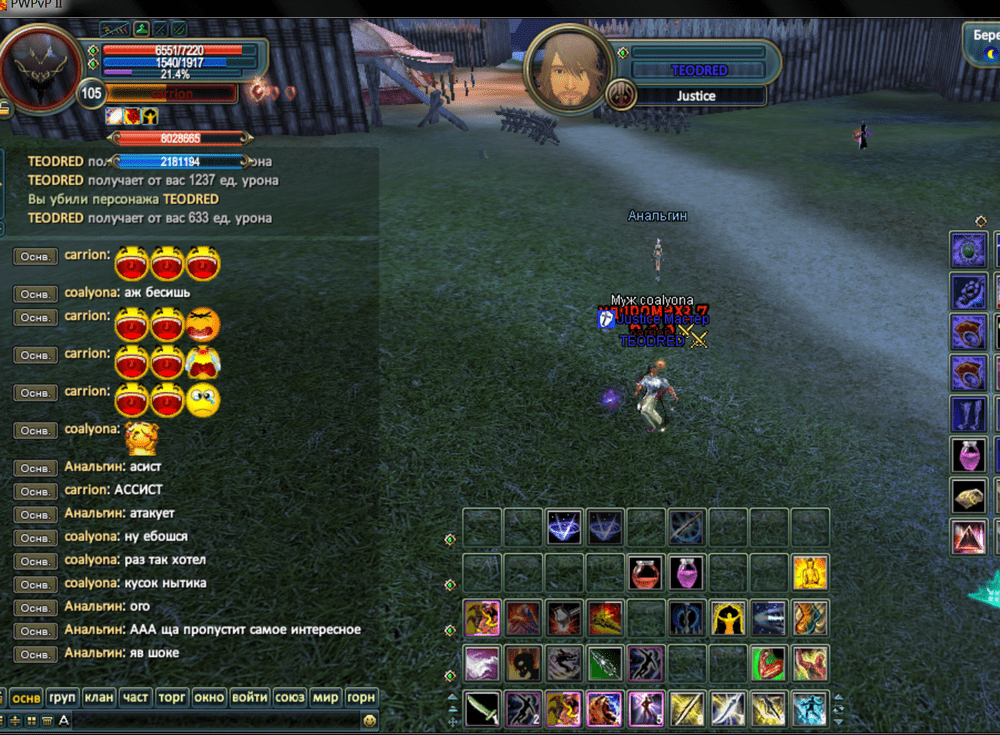Activate the green sword basic attack
The image size is (1000, 735).
click(482, 709)
